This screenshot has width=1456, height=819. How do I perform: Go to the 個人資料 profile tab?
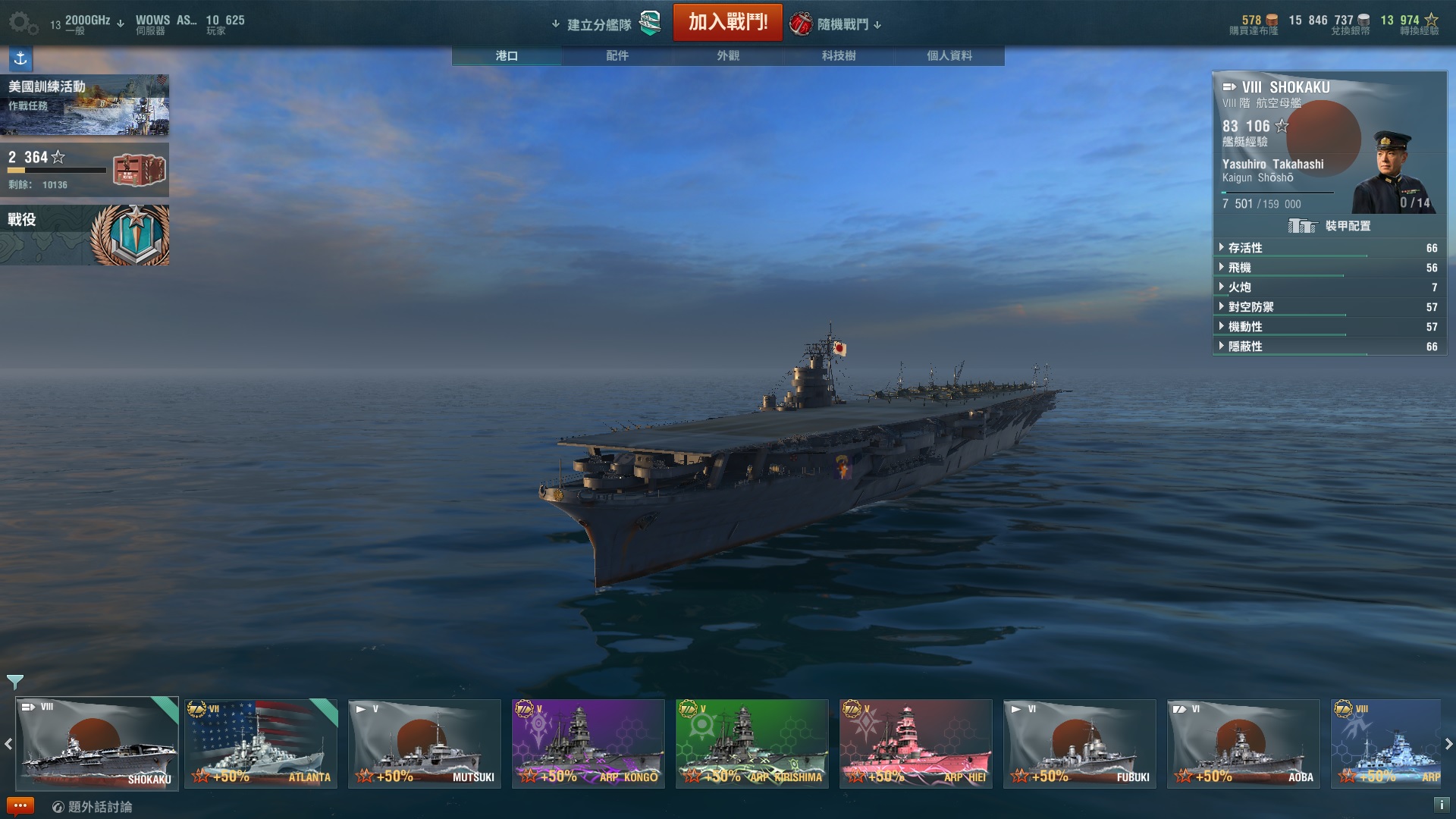(949, 55)
